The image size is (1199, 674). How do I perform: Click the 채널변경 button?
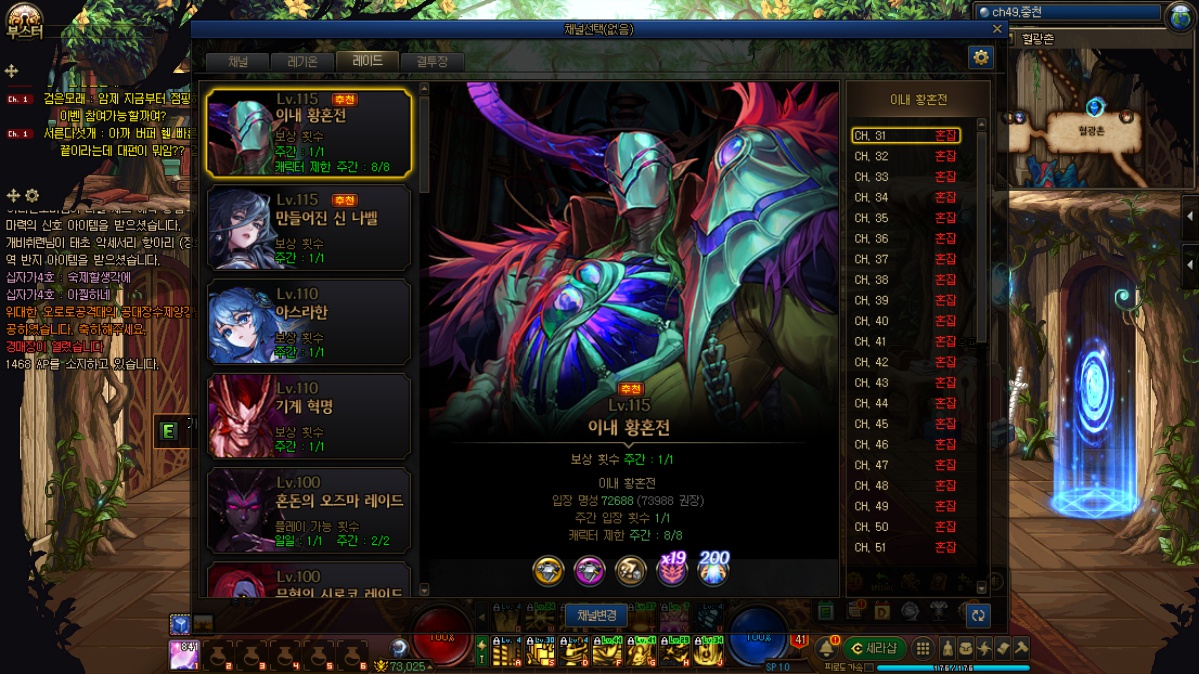point(597,615)
